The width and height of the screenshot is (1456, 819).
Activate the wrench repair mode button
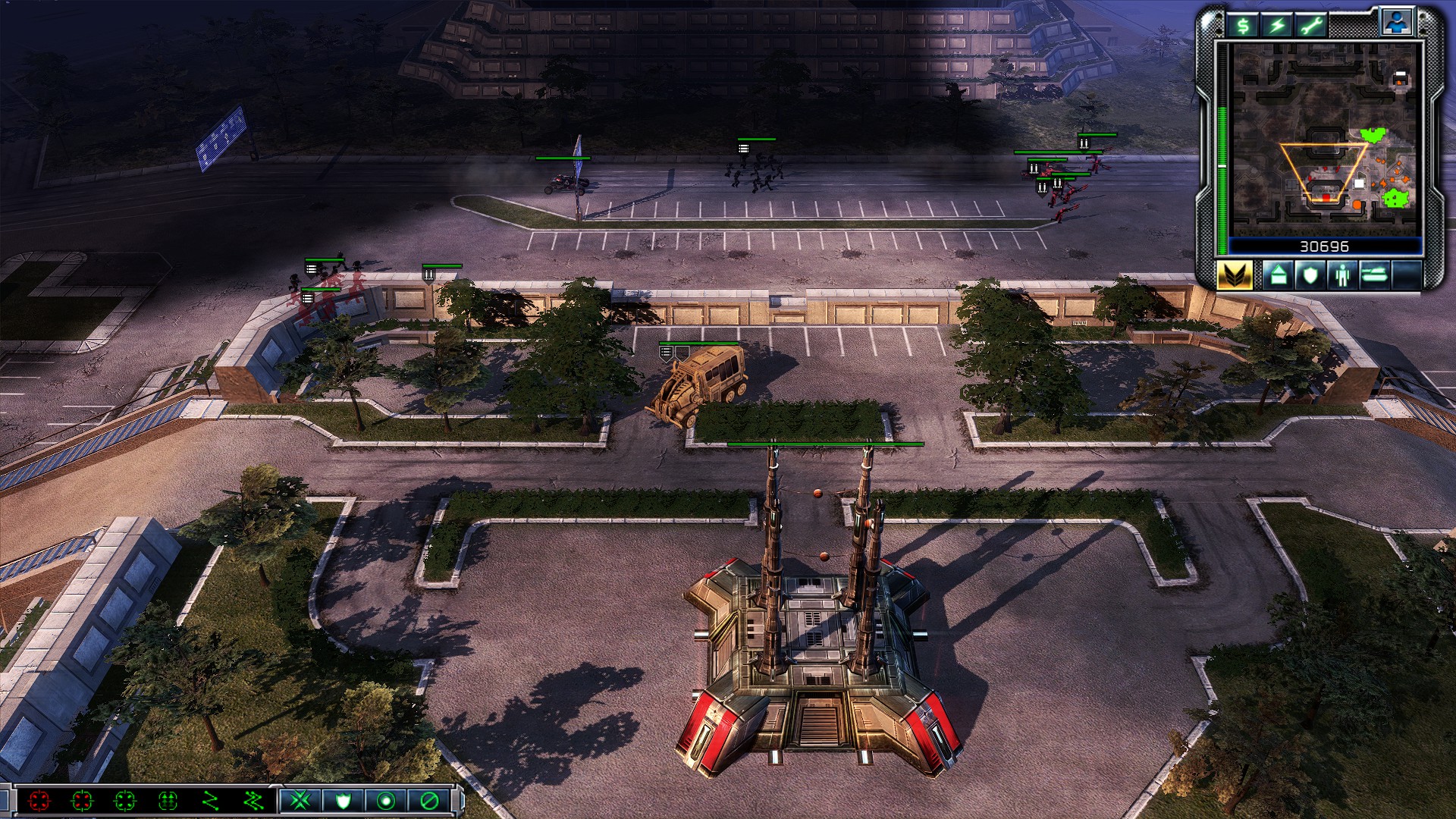coord(1311,27)
